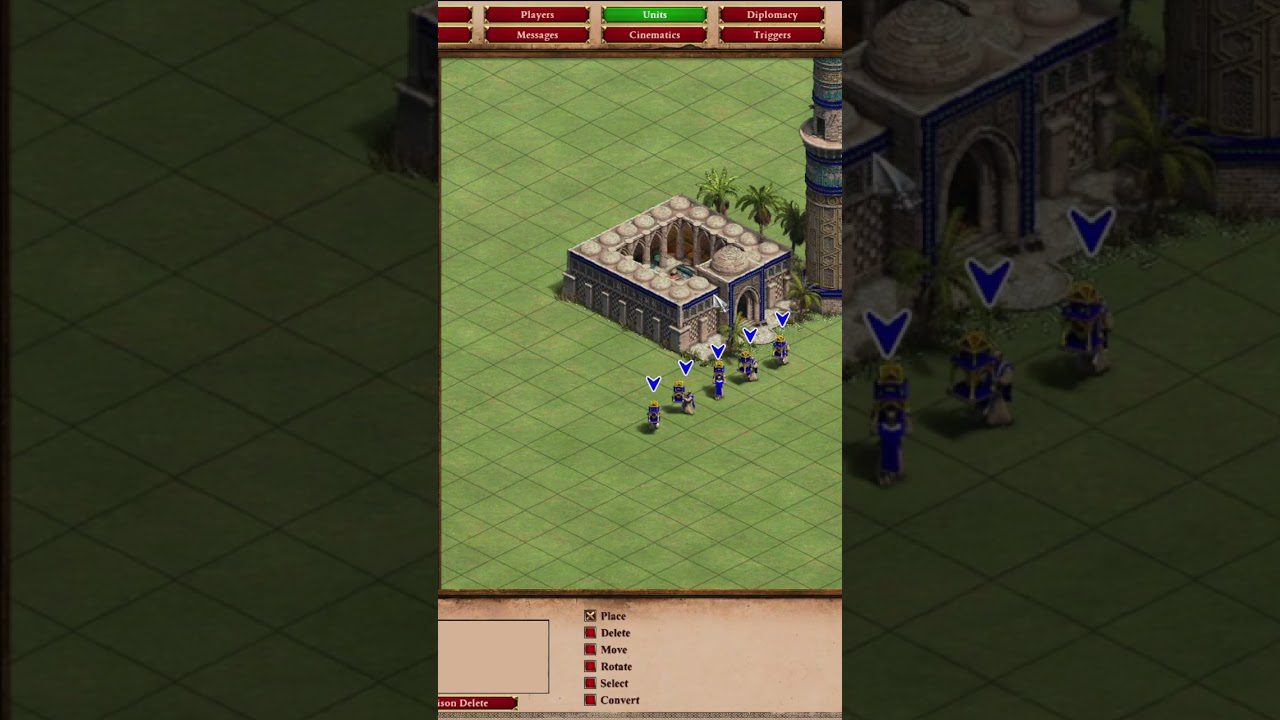Select the leftmost monk unit
This screenshot has height=720, width=1280.
click(x=654, y=410)
